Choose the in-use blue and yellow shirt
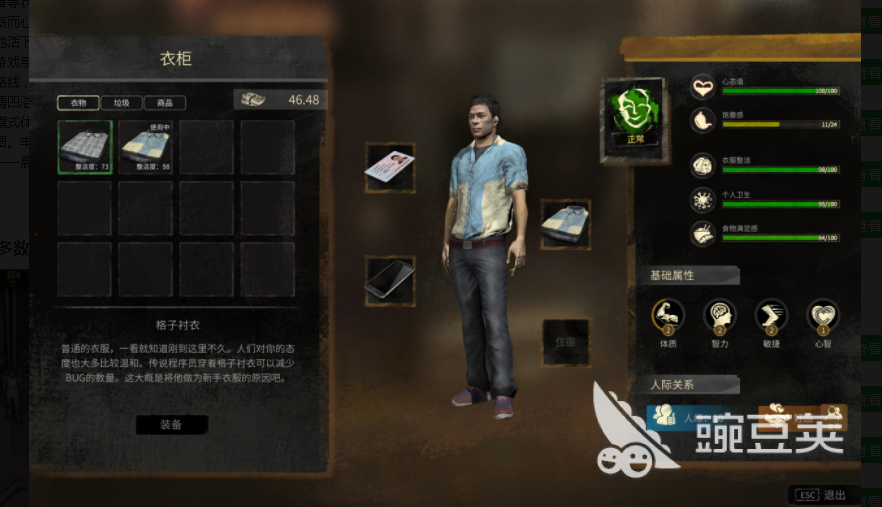The width and height of the screenshot is (882, 507). tap(146, 147)
